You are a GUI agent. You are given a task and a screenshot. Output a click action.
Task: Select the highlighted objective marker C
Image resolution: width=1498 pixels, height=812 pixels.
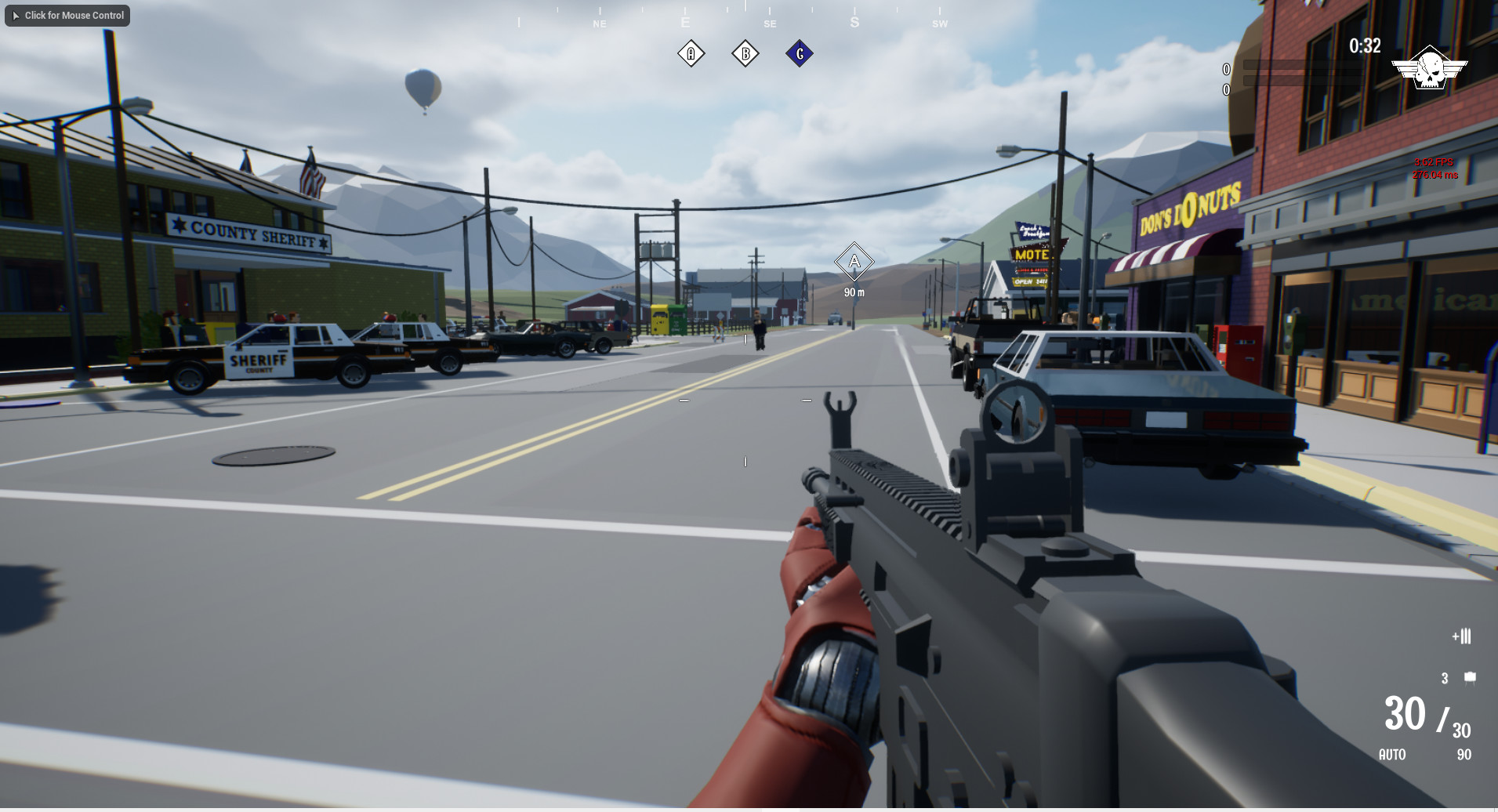[x=800, y=53]
